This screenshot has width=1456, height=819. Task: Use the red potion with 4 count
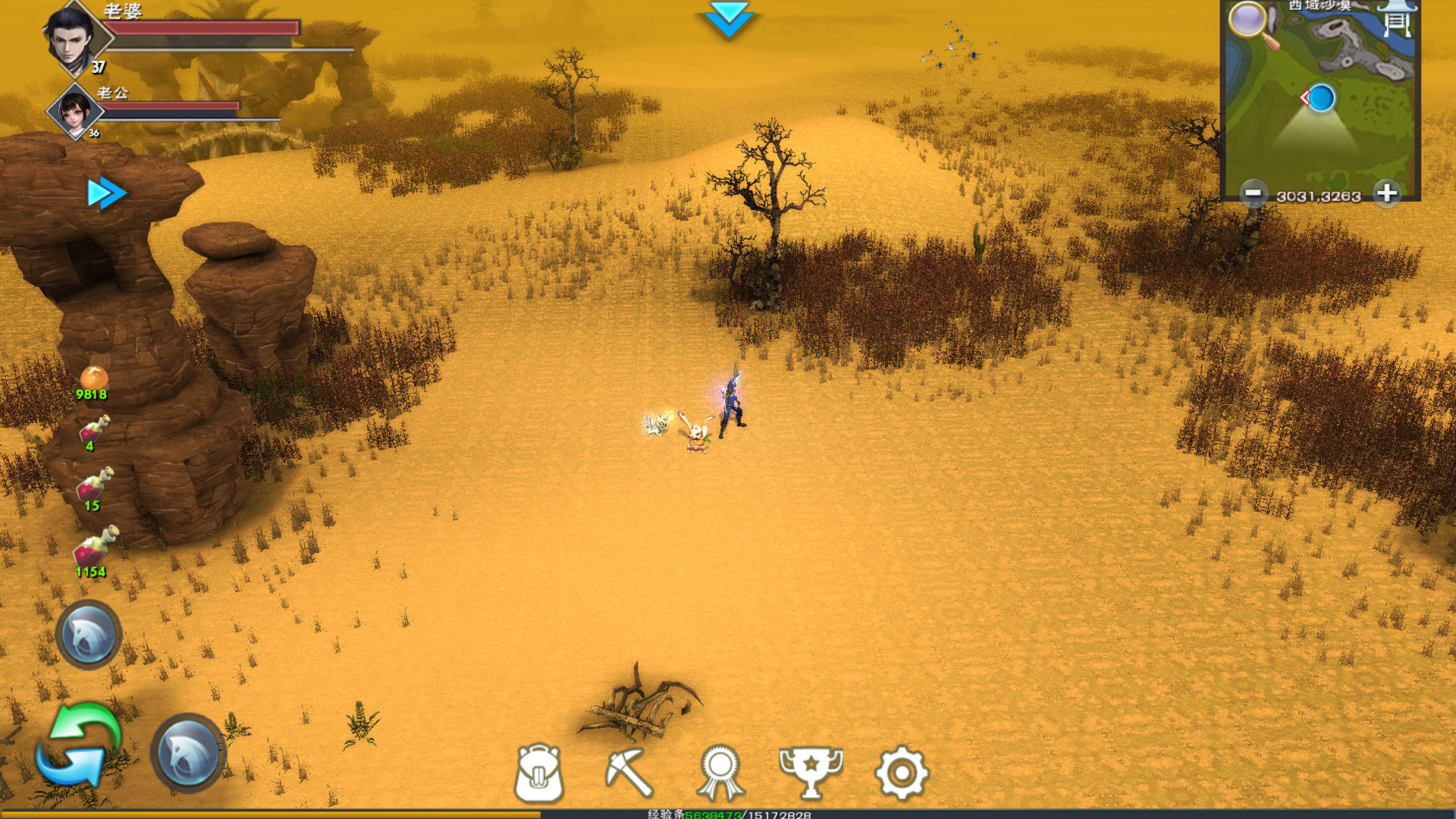click(95, 429)
